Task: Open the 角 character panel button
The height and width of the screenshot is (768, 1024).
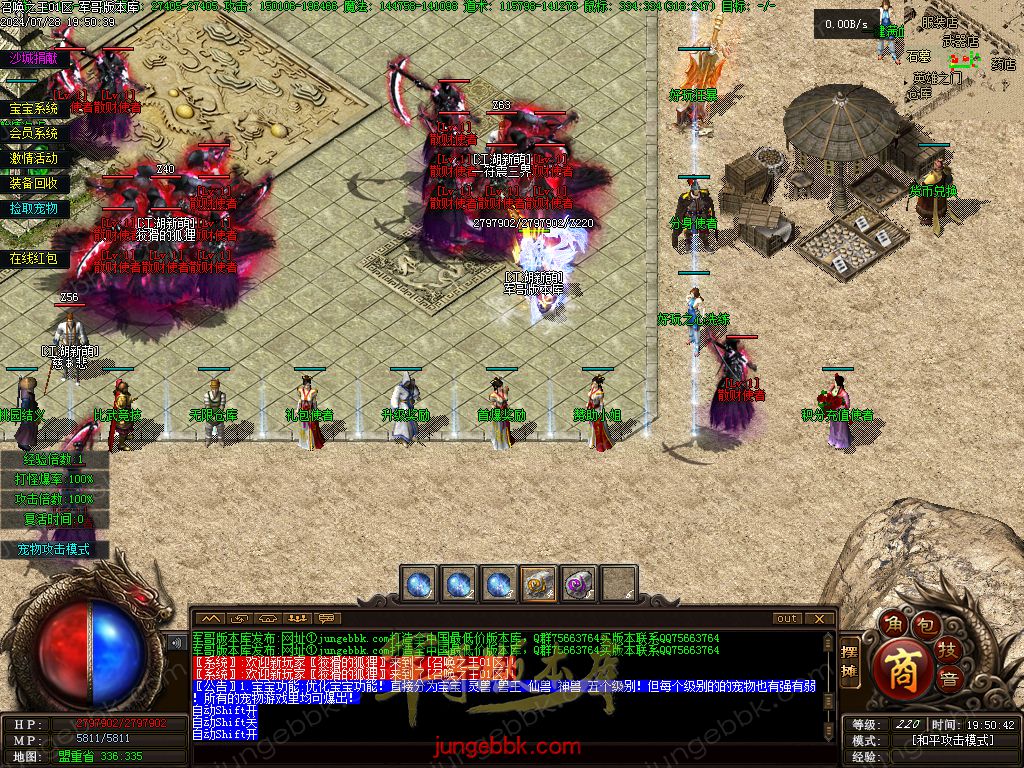Action: (892, 626)
